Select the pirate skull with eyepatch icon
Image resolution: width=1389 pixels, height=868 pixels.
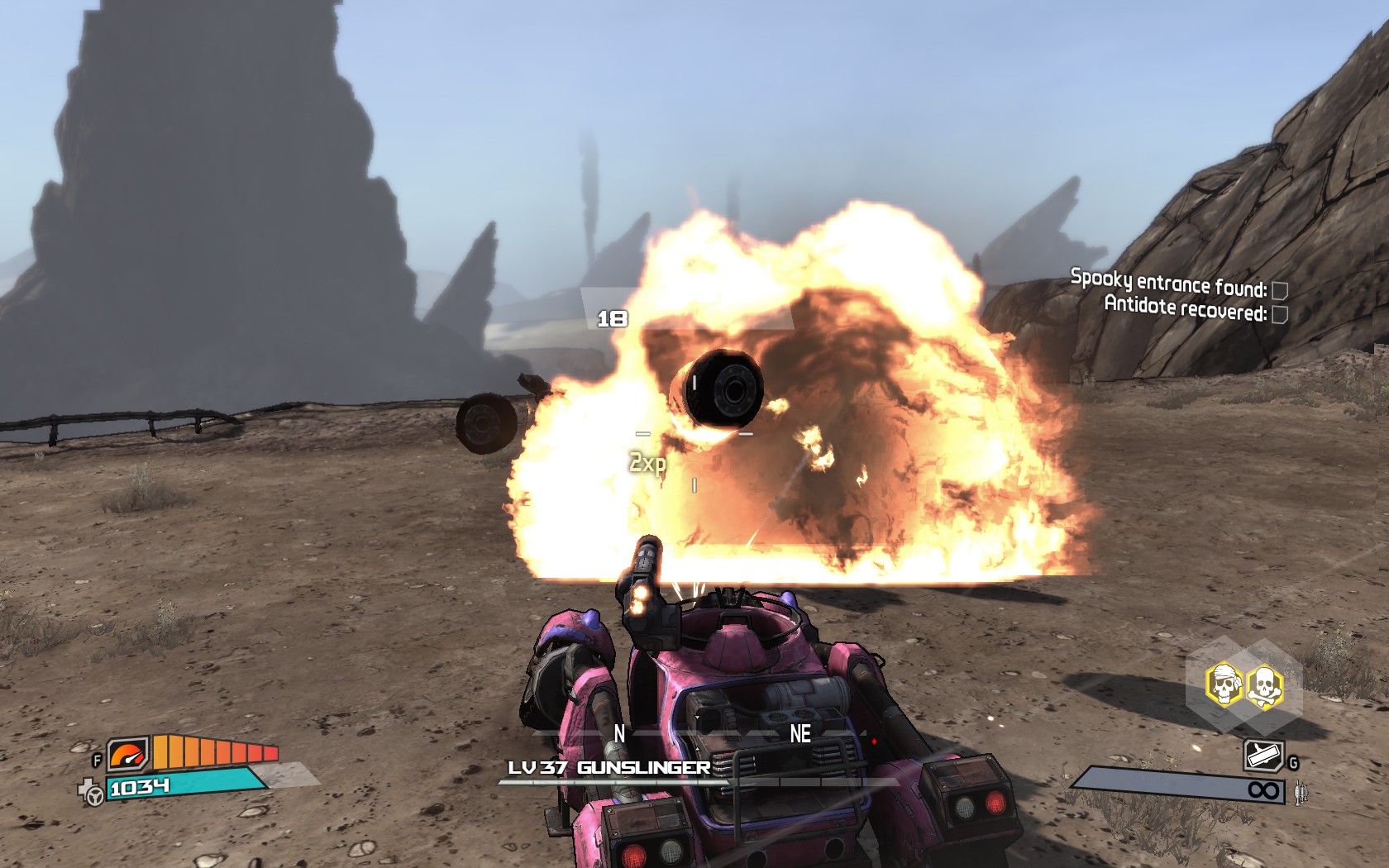(1223, 685)
